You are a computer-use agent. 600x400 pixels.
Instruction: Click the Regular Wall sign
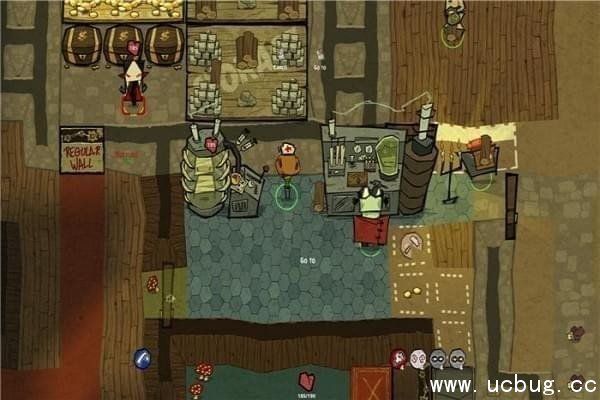click(x=81, y=148)
